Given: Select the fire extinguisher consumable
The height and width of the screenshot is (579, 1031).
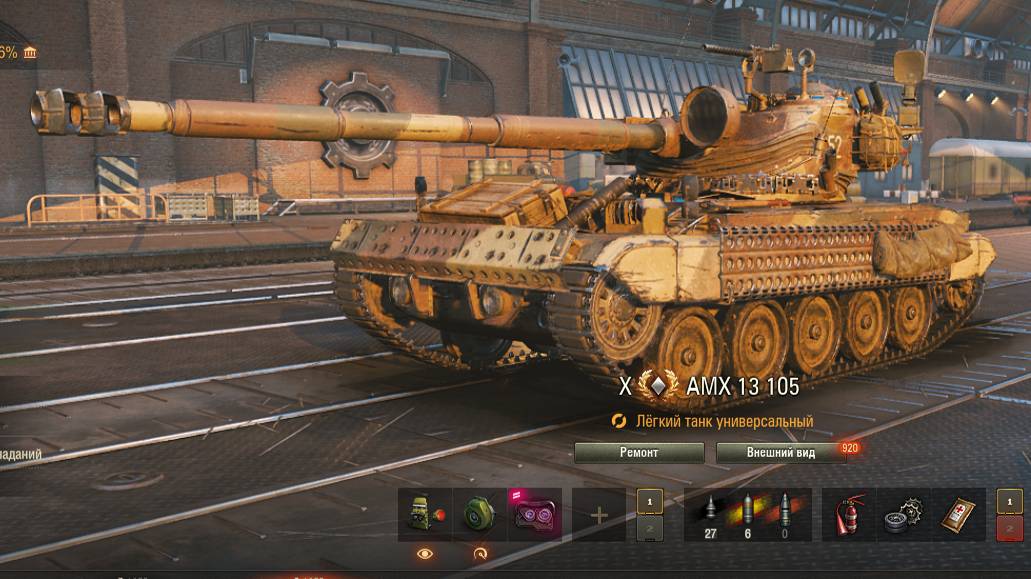Looking at the screenshot, I should pyautogui.click(x=848, y=515).
